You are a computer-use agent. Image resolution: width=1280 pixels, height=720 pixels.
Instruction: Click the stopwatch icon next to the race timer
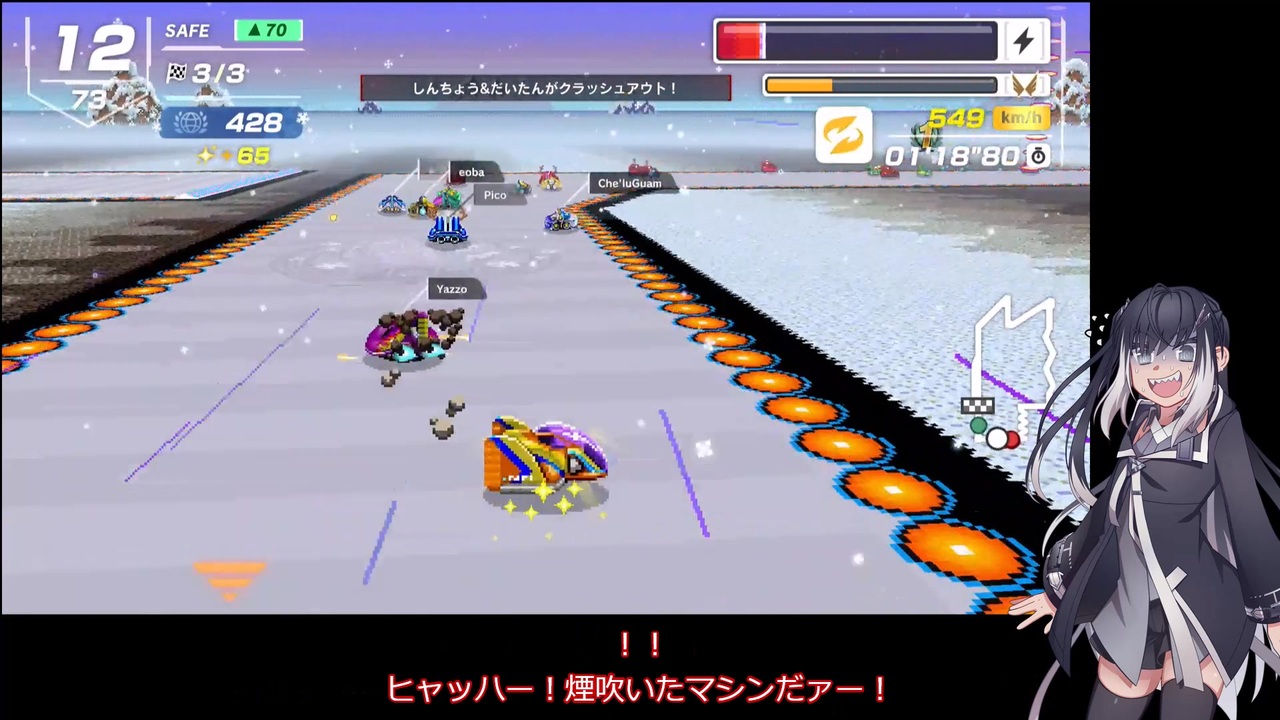(x=1038, y=156)
